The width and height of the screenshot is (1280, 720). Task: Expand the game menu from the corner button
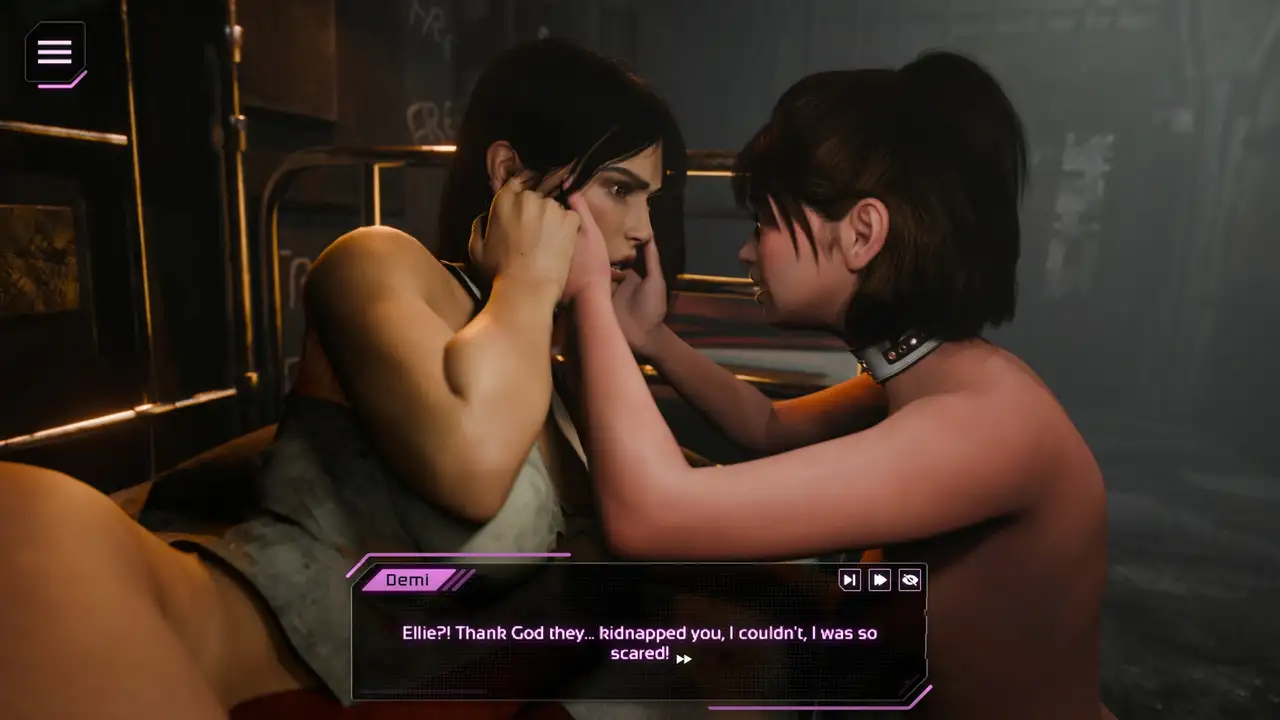tap(55, 53)
